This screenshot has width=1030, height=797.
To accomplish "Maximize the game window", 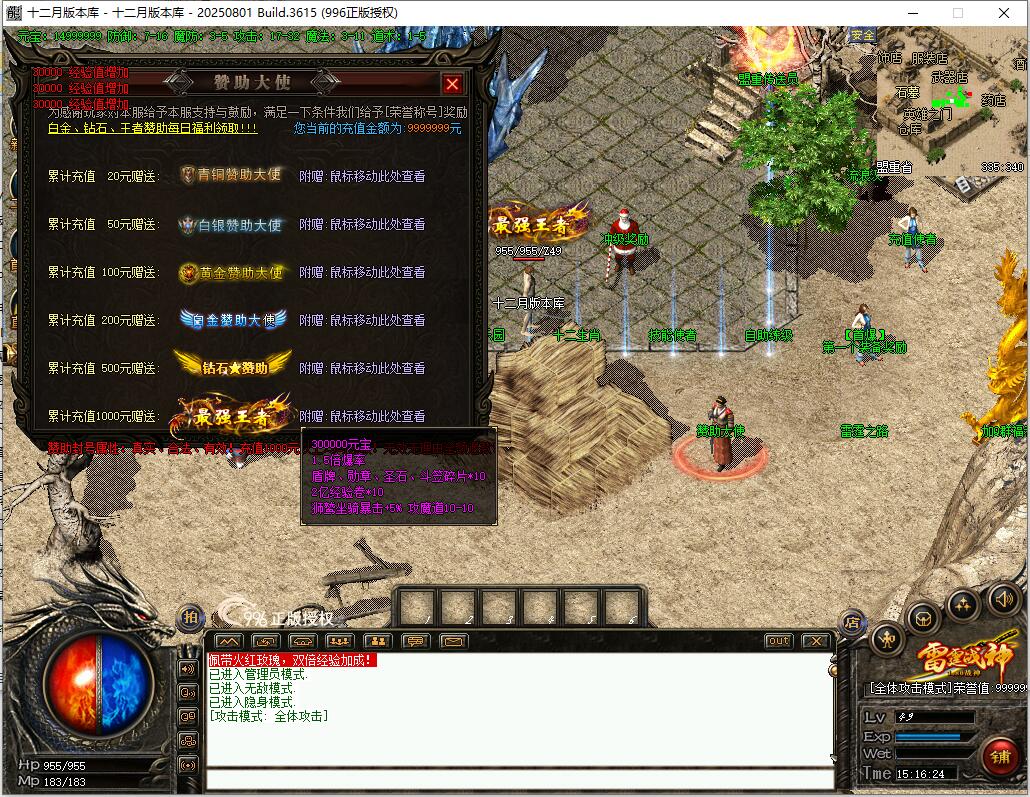I will [958, 13].
